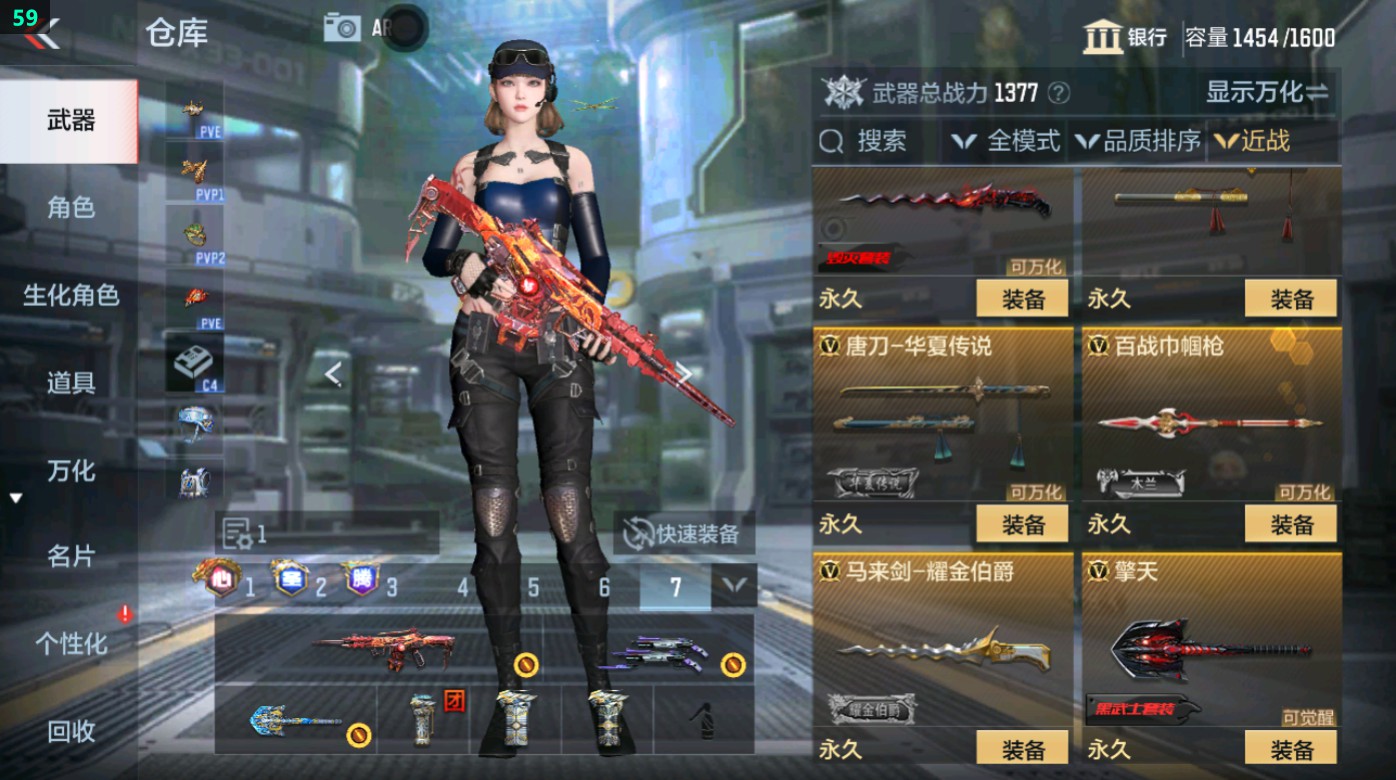Select the C4 equipment slot icon
The image size is (1396, 780).
195,360
